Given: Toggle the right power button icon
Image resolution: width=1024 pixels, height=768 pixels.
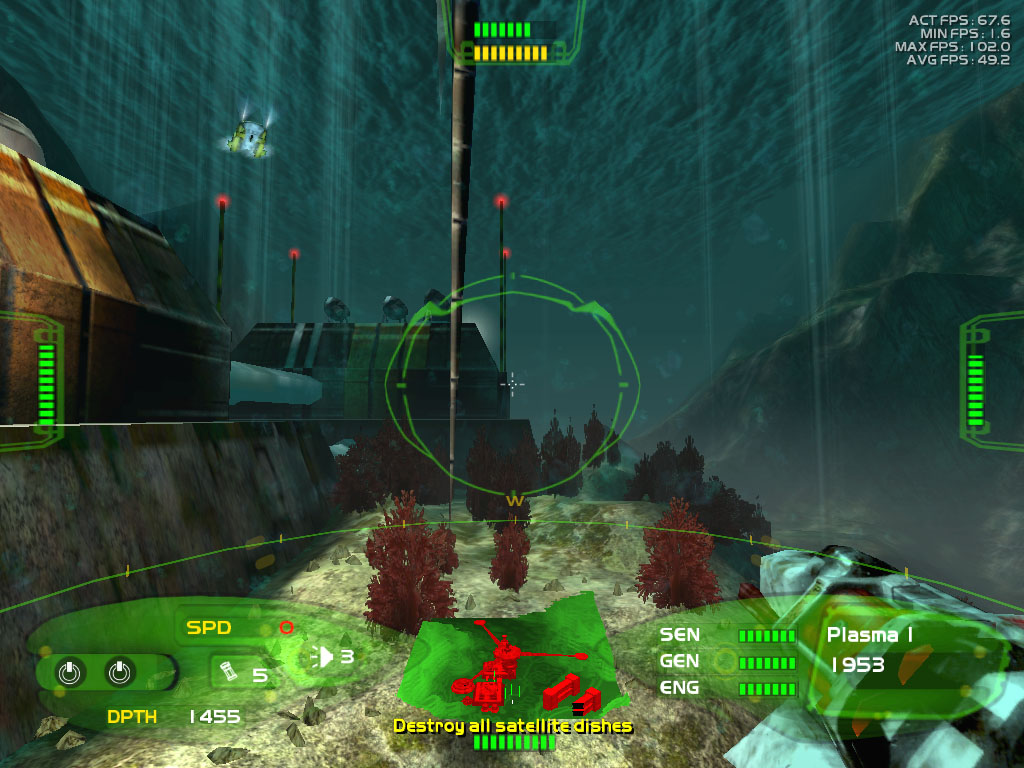Looking at the screenshot, I should point(118,673).
